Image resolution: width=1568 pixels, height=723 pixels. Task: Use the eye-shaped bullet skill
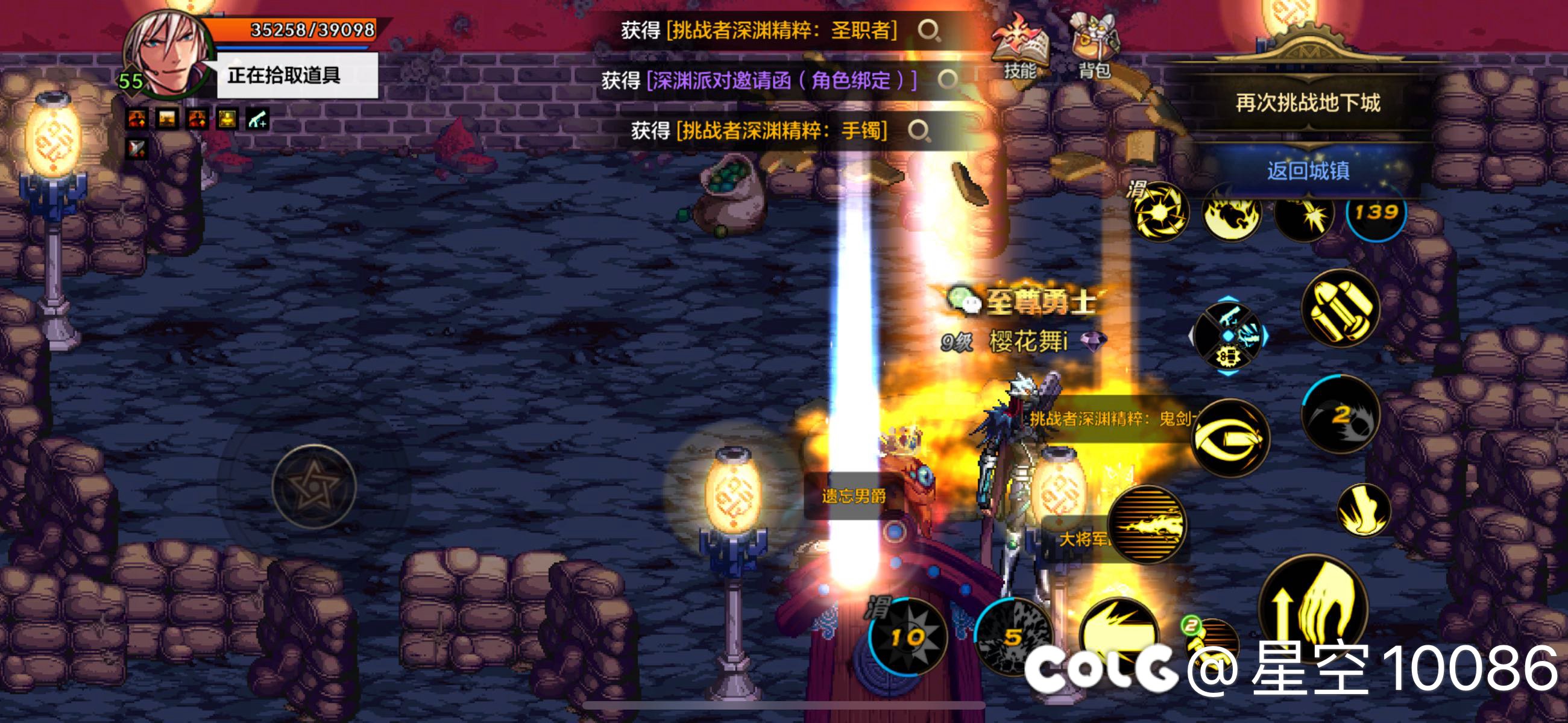(x=1230, y=438)
